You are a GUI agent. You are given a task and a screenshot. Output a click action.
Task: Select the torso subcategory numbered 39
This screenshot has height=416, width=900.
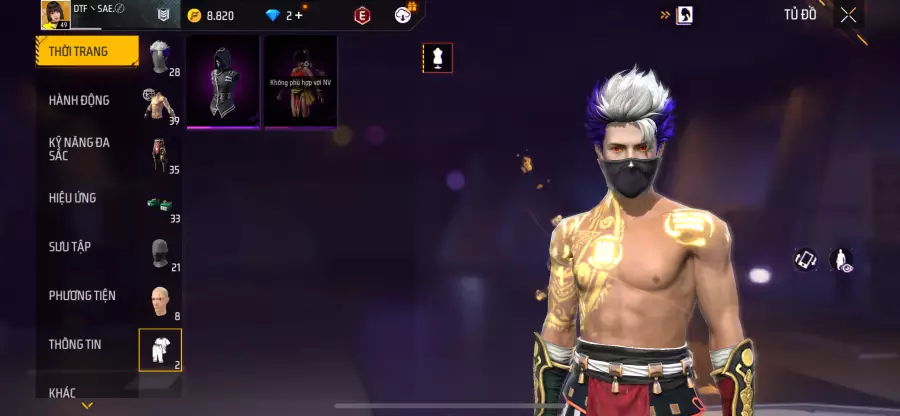click(x=161, y=105)
